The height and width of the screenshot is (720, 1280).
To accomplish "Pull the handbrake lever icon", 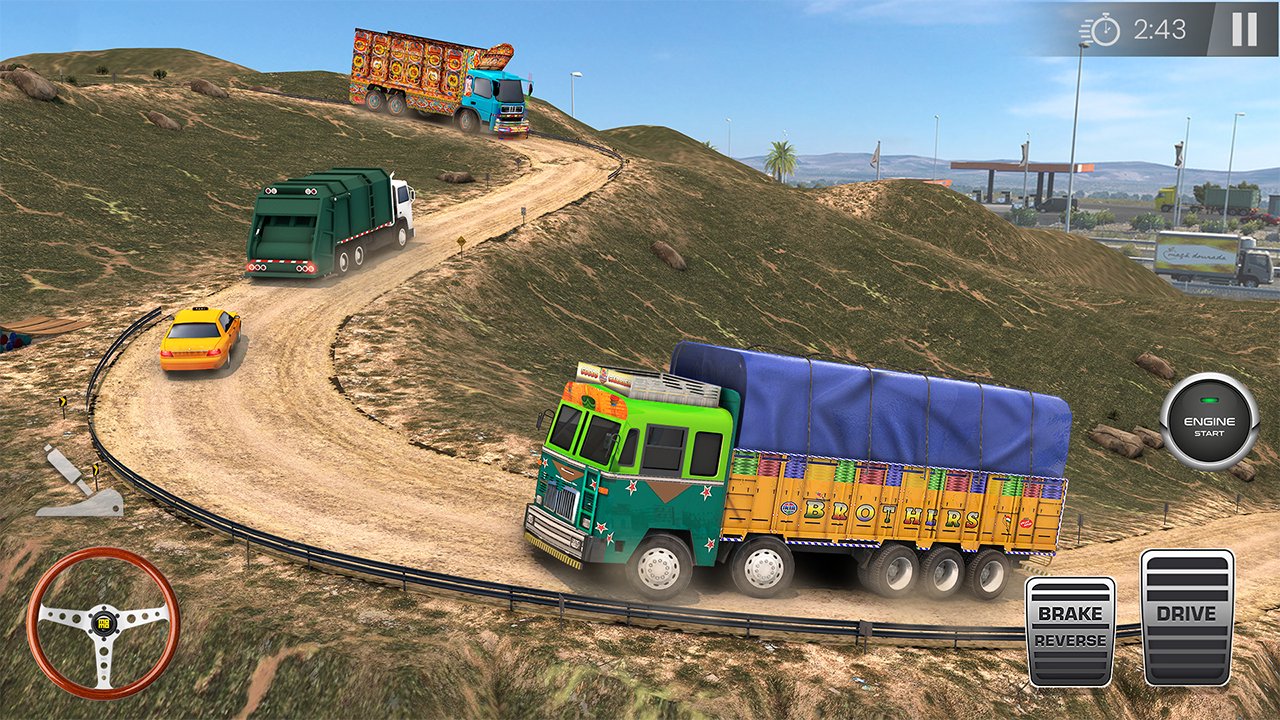I will tap(80, 484).
